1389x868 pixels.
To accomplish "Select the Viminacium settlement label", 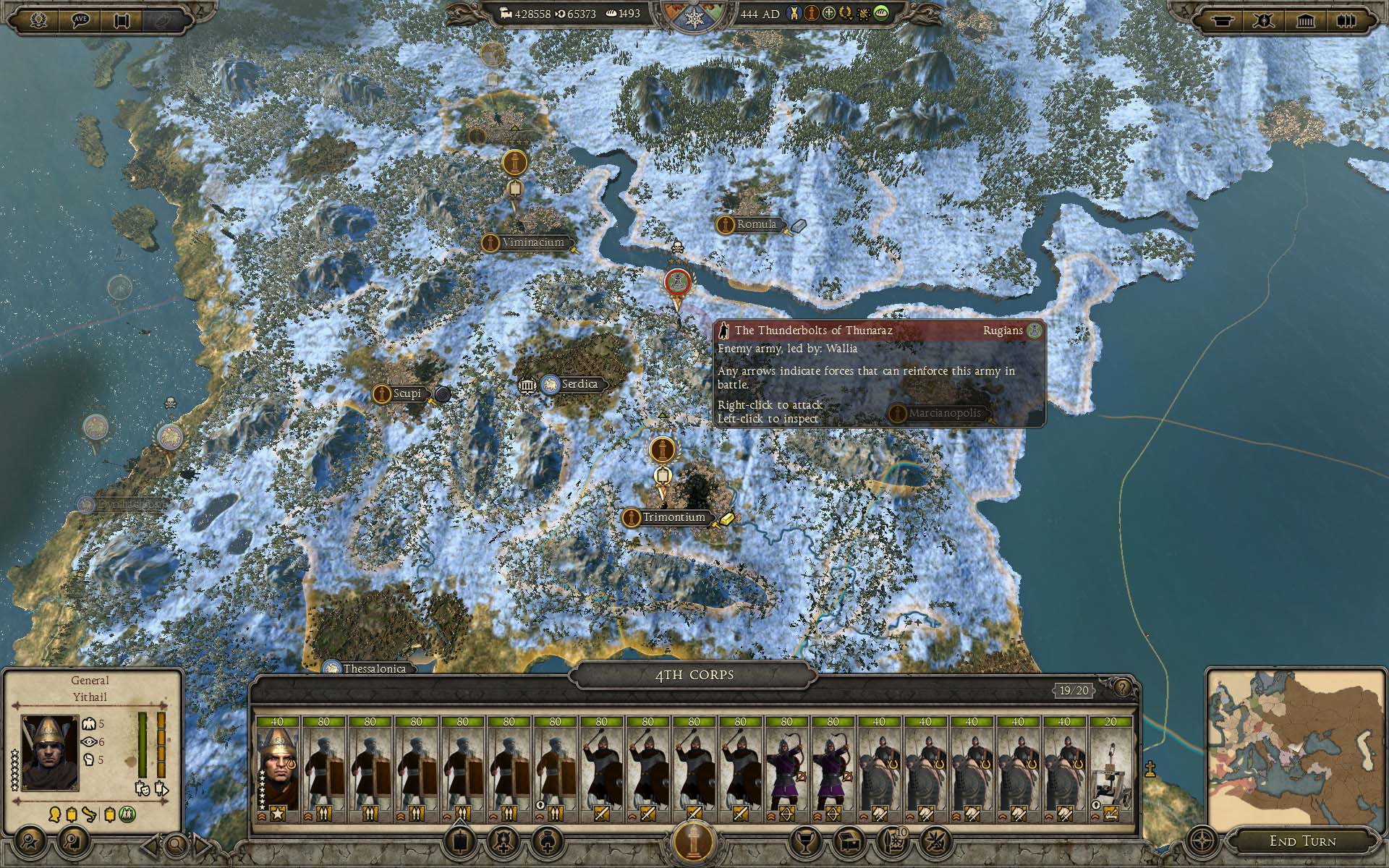I will 532,242.
